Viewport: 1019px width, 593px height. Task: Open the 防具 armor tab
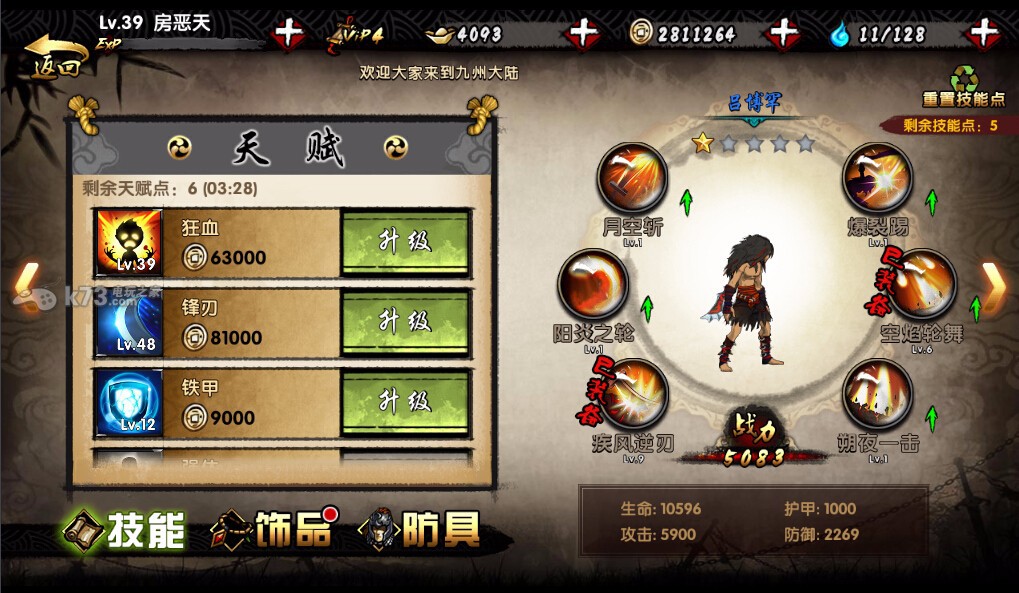click(x=420, y=530)
